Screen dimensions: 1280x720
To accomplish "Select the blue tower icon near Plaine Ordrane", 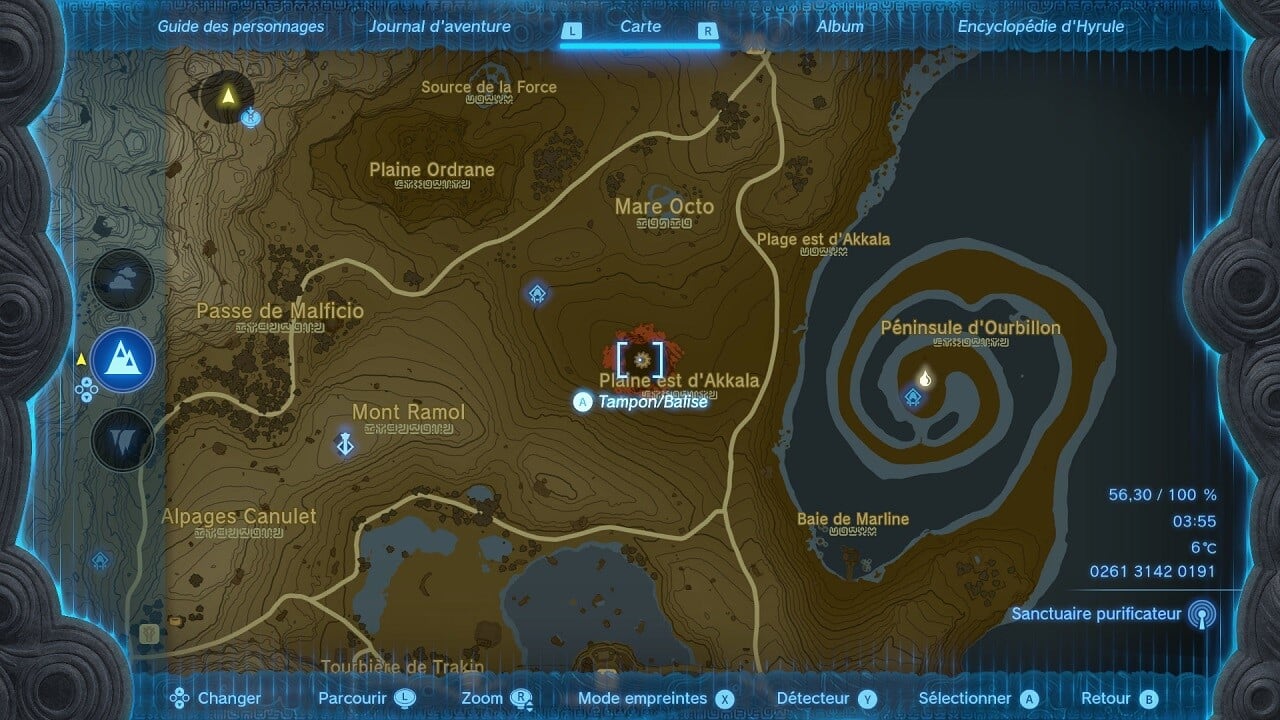I will [x=252, y=119].
